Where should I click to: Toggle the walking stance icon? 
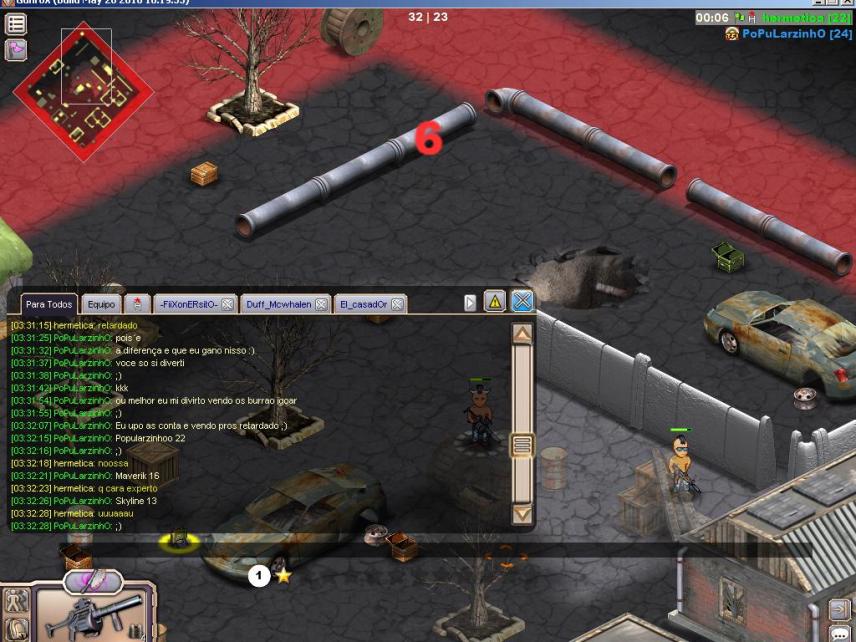coord(16,601)
